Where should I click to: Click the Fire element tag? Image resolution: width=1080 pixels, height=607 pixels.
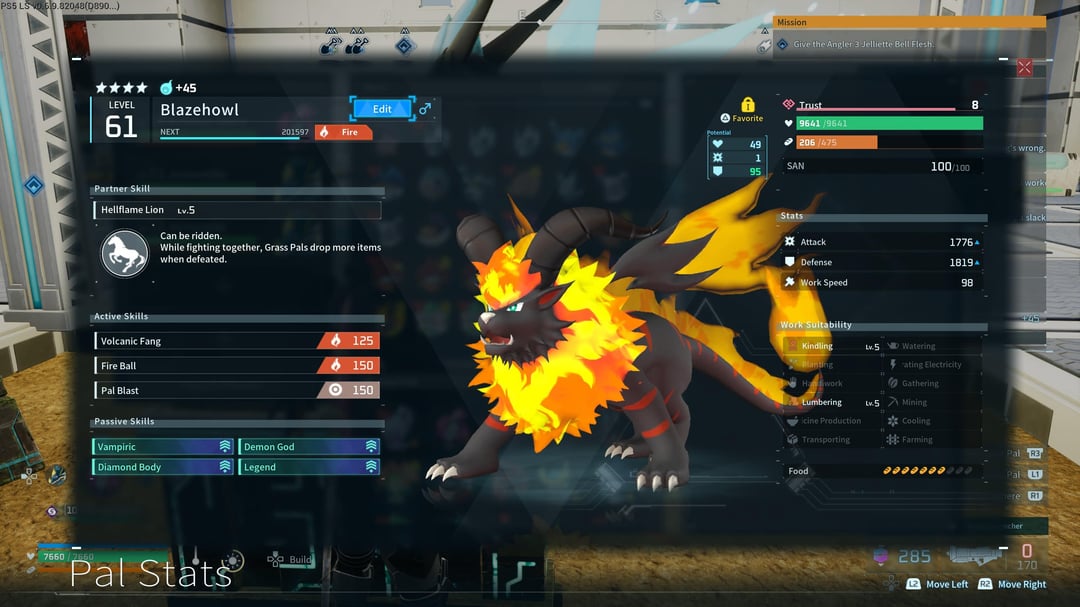click(344, 132)
